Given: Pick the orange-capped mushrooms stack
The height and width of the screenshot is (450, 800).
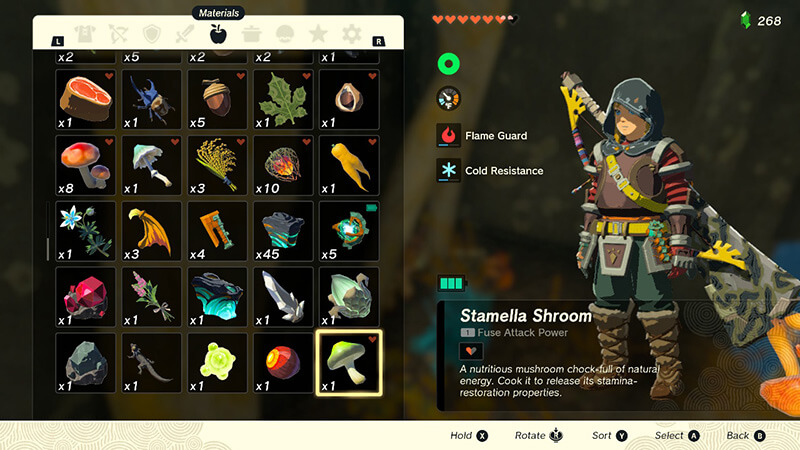Looking at the screenshot, I should (87, 164).
